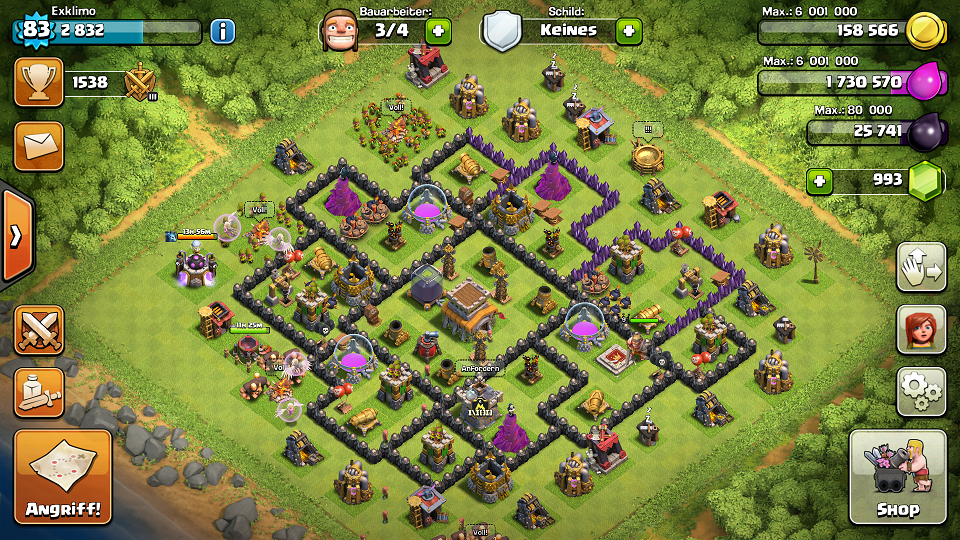Image resolution: width=960 pixels, height=540 pixels.
Task: Add gems with the green plus button
Action: (820, 182)
